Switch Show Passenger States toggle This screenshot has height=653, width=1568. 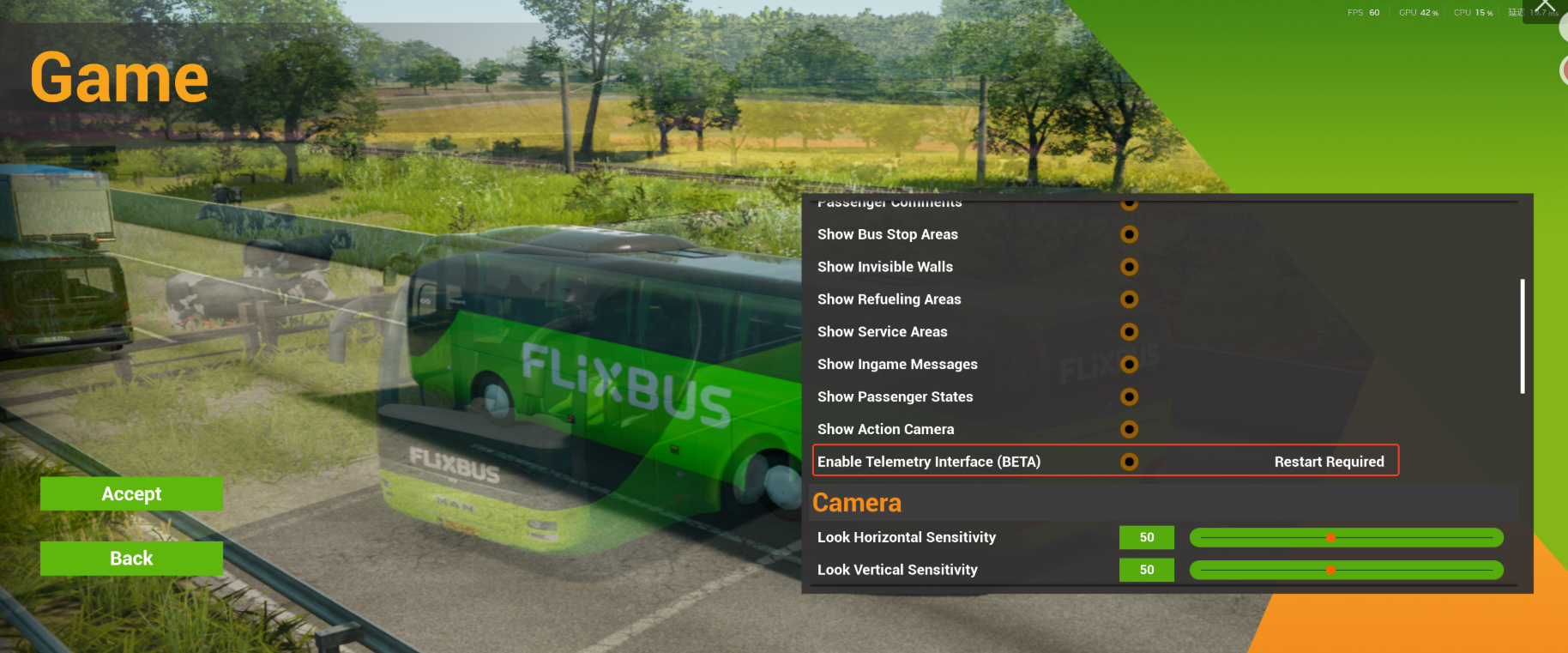tap(1130, 396)
